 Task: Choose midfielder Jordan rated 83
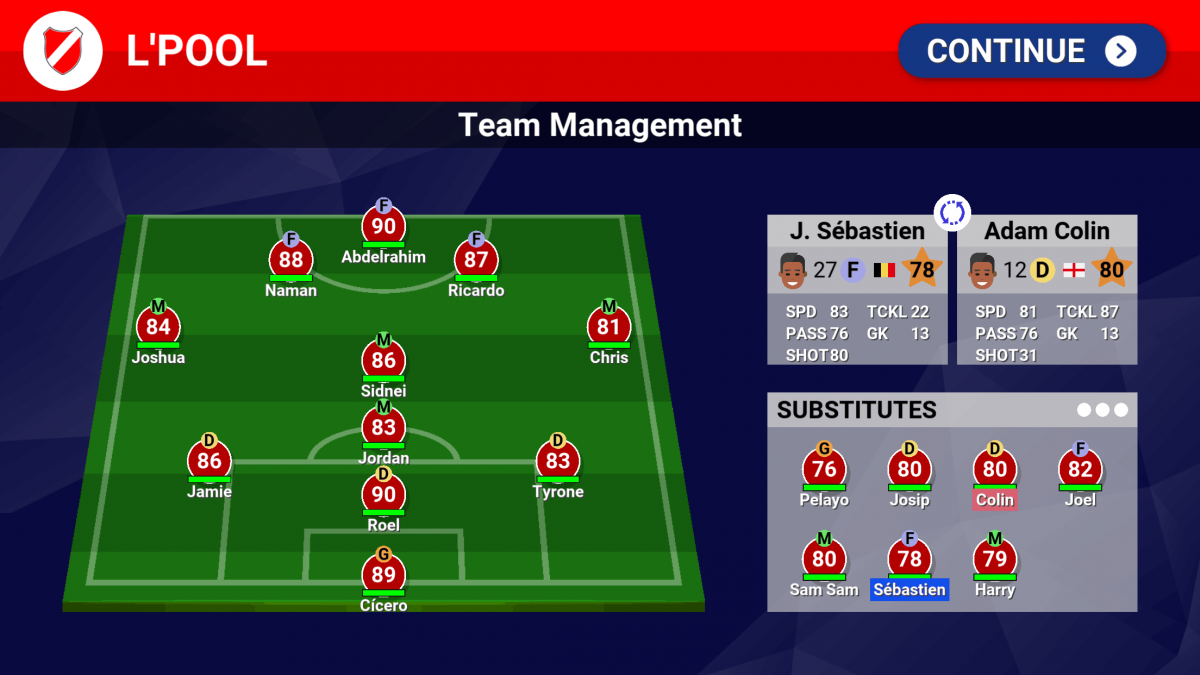pos(383,428)
